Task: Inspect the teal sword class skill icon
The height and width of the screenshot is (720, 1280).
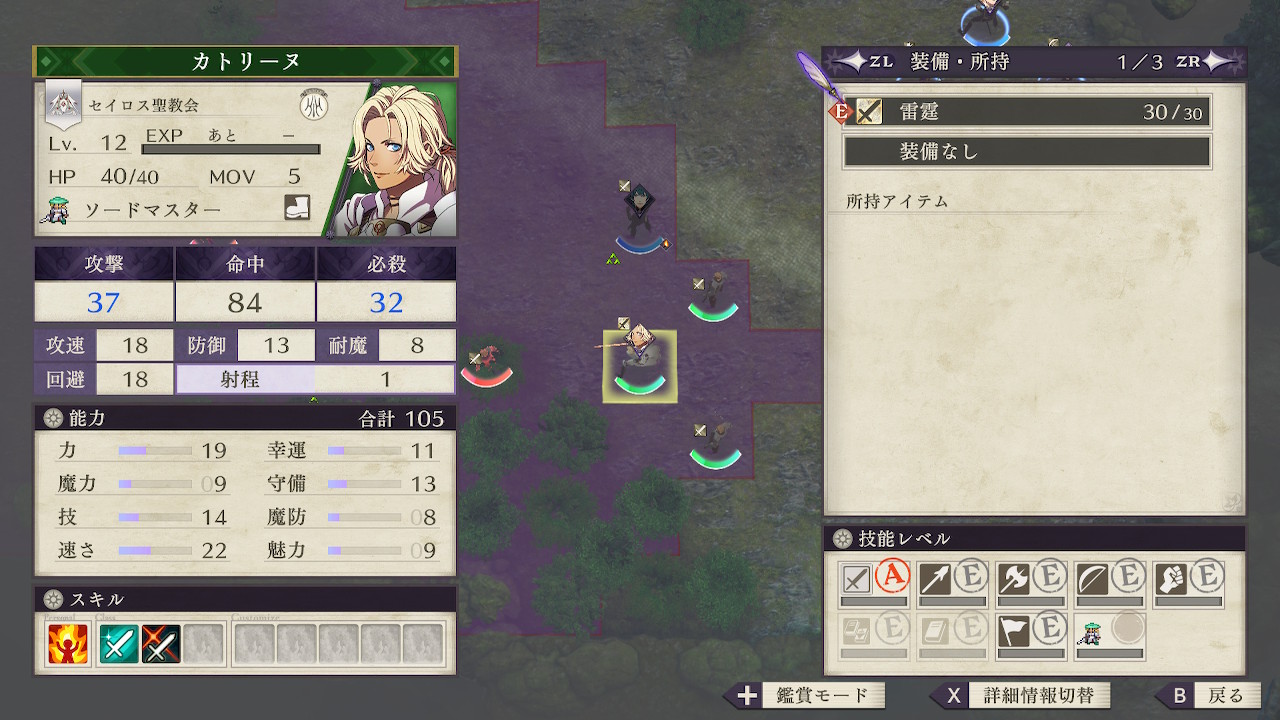Action: 119,645
